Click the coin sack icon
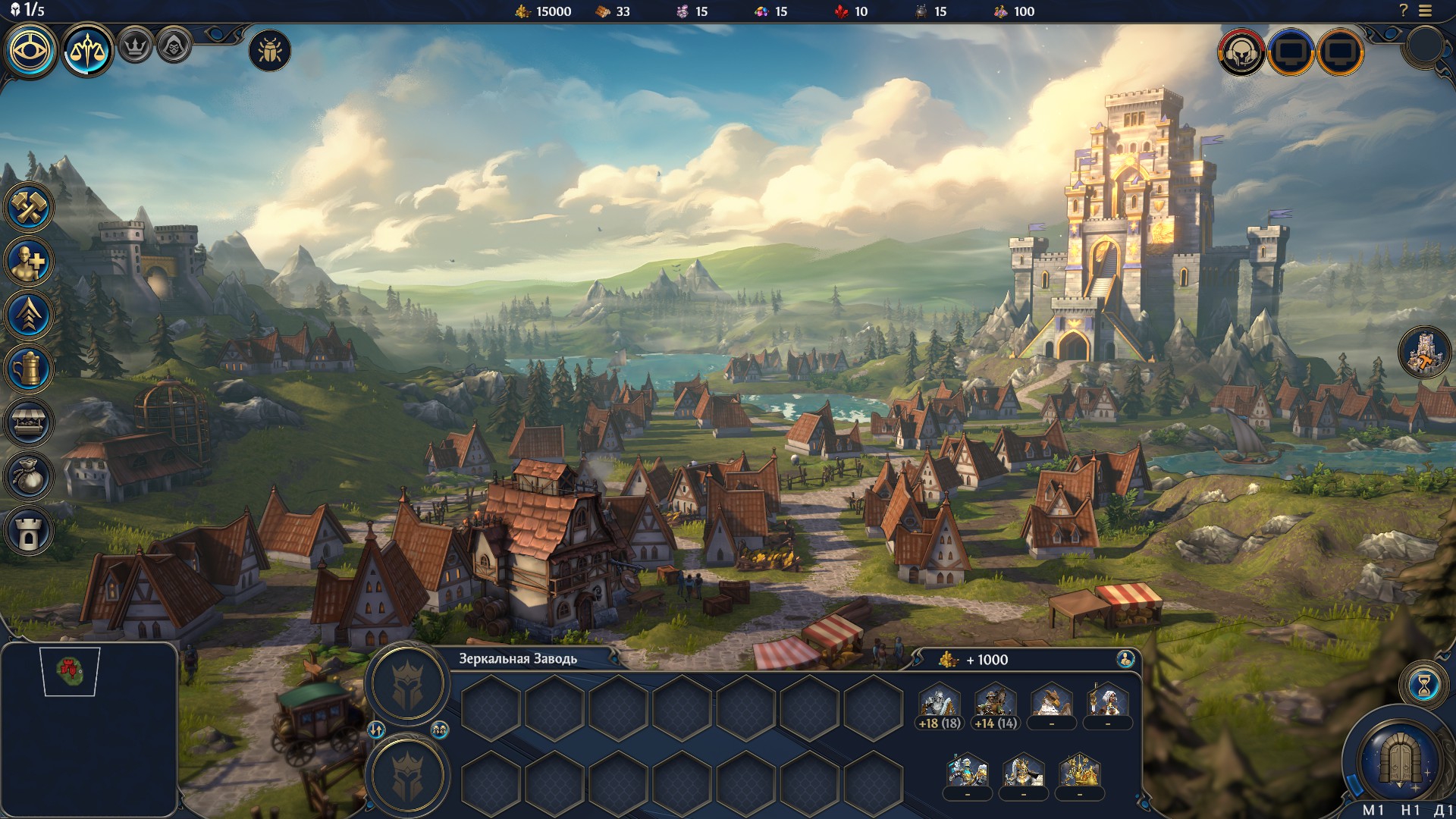The height and width of the screenshot is (819, 1456). click(x=29, y=477)
